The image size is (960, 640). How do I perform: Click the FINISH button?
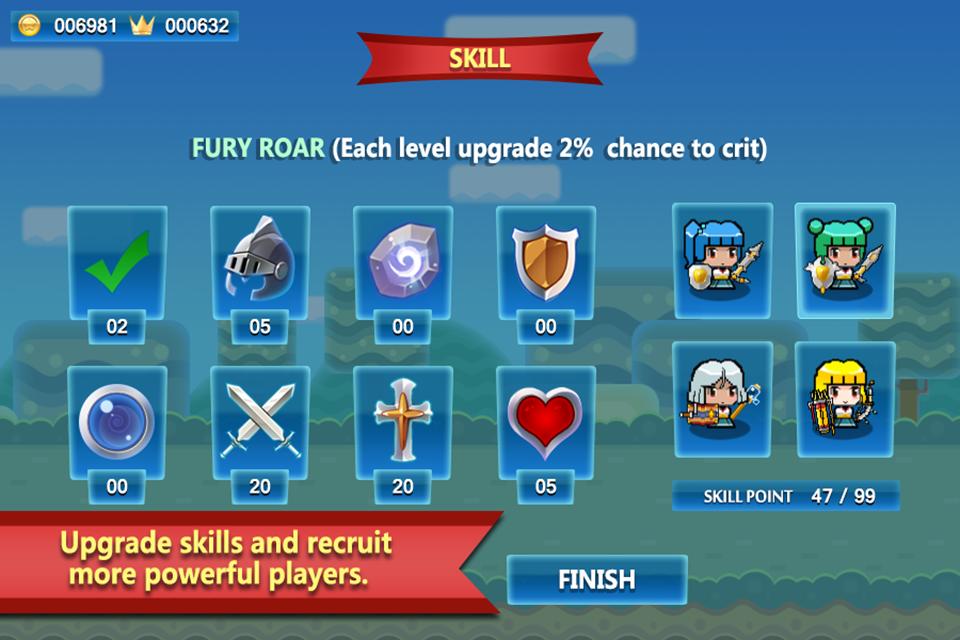coord(597,579)
